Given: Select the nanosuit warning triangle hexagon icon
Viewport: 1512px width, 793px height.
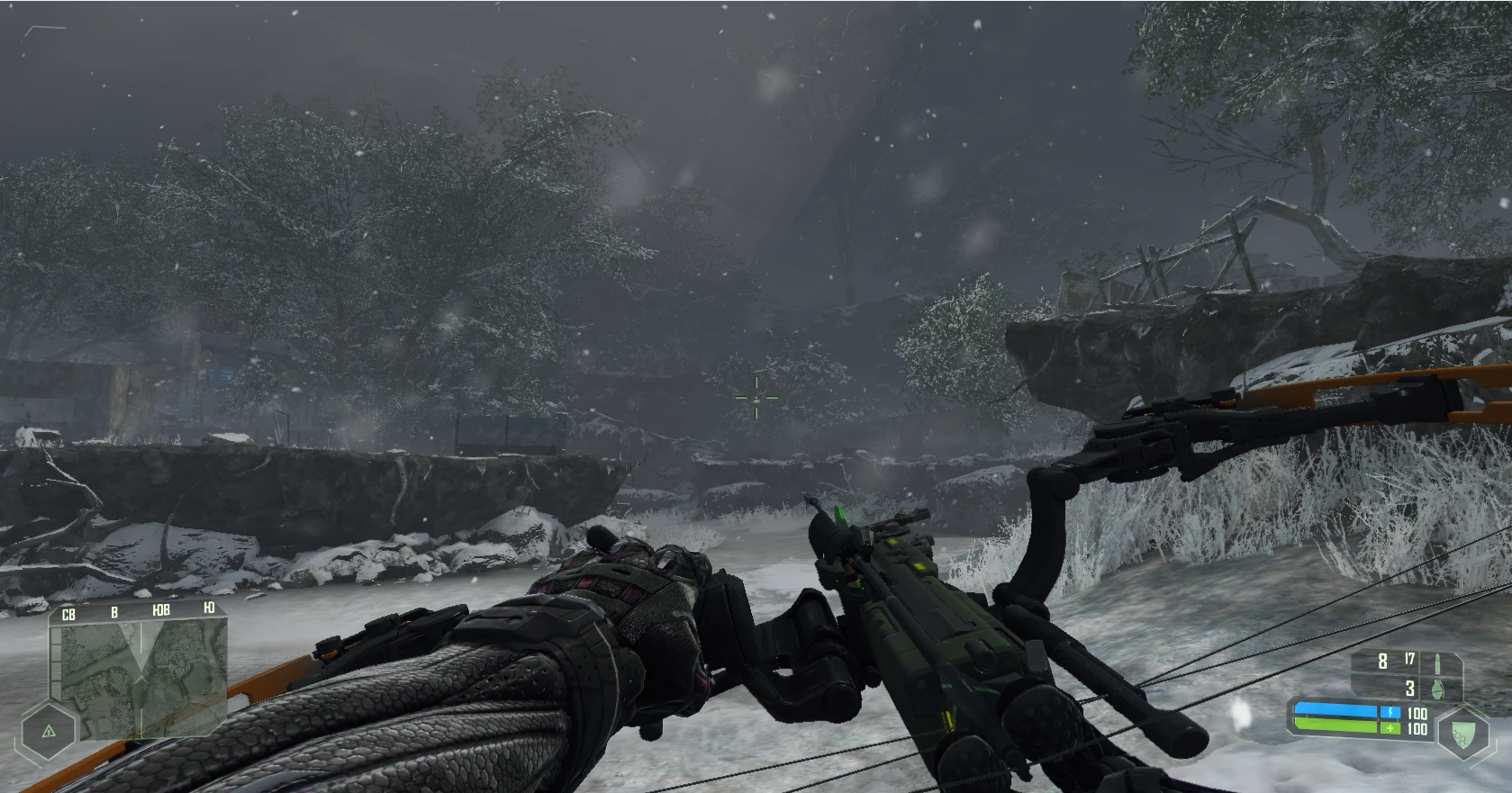Looking at the screenshot, I should tap(49, 731).
